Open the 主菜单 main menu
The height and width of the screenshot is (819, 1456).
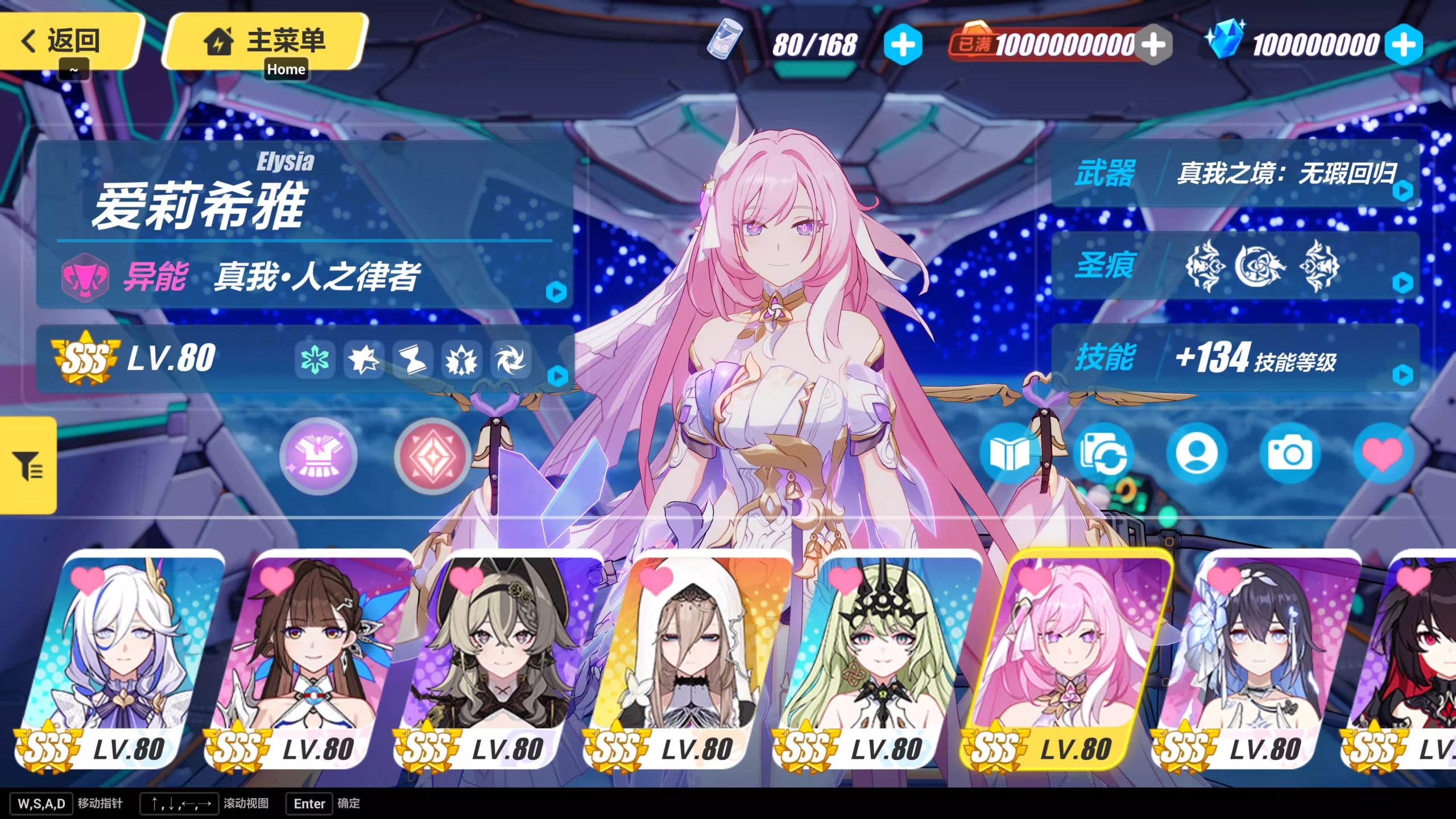[x=265, y=41]
